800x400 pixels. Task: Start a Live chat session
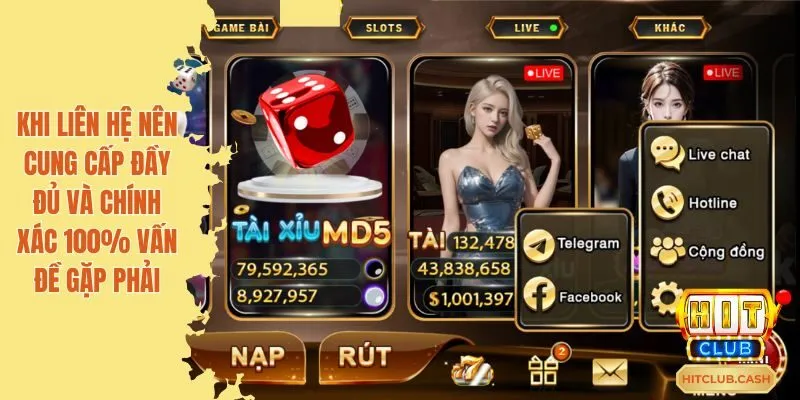coord(706,154)
